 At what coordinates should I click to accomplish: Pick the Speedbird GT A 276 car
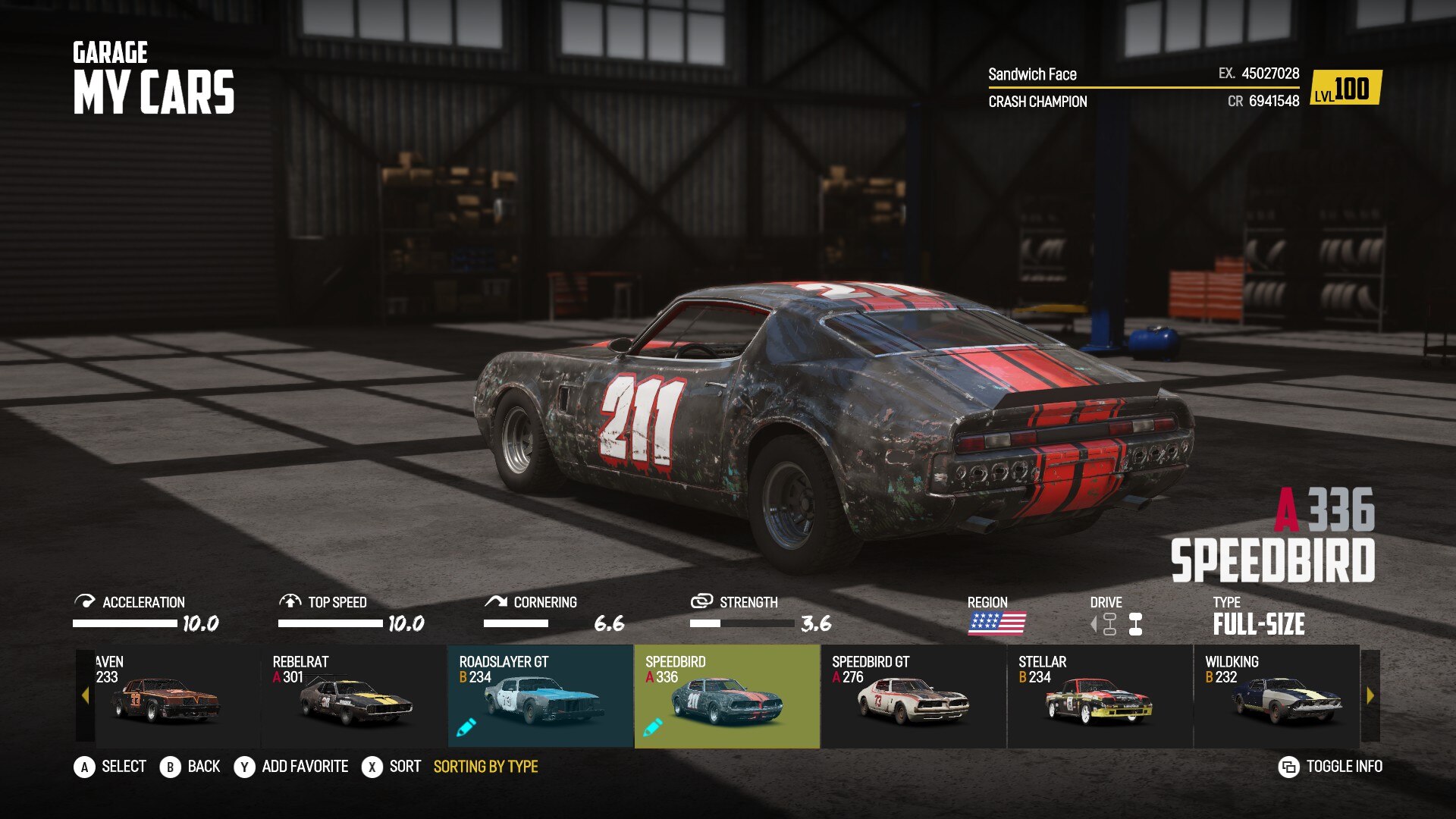pyautogui.click(x=913, y=696)
